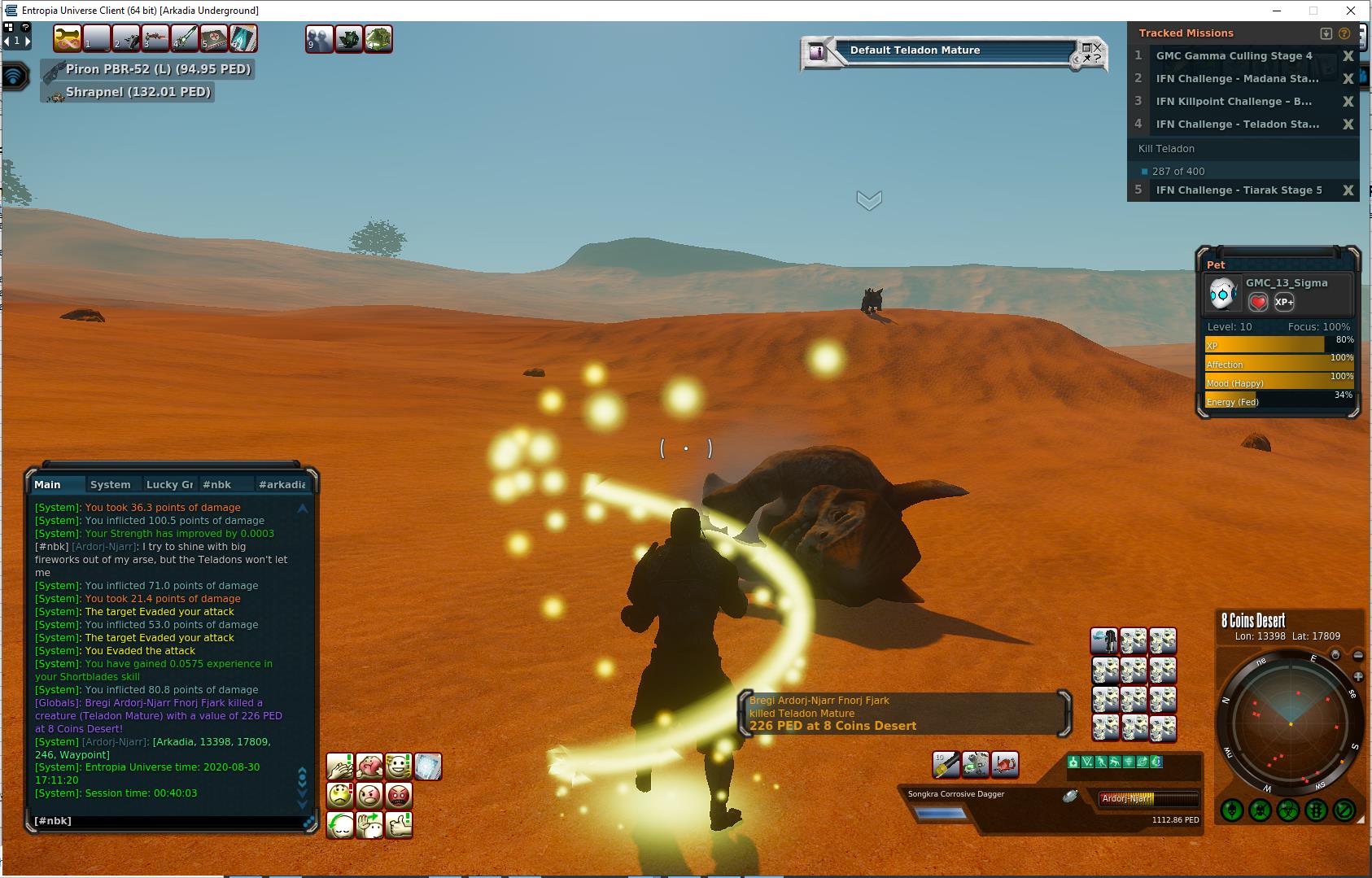Viewport: 1372px width, 878px height.
Task: Equip the green sword in hotbar slot 4
Action: click(x=185, y=38)
